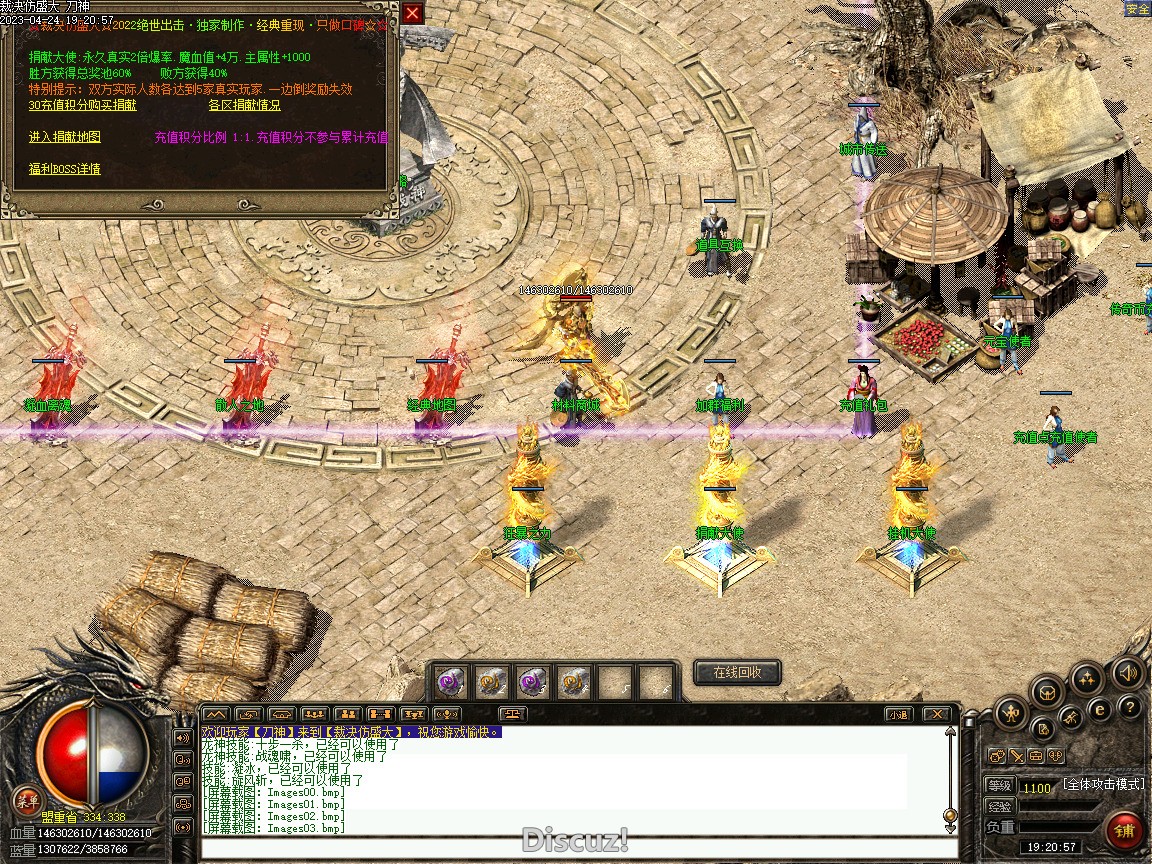Click the 30充值积分购买捐献 link
Image resolution: width=1152 pixels, height=864 pixels.
[x=82, y=105]
